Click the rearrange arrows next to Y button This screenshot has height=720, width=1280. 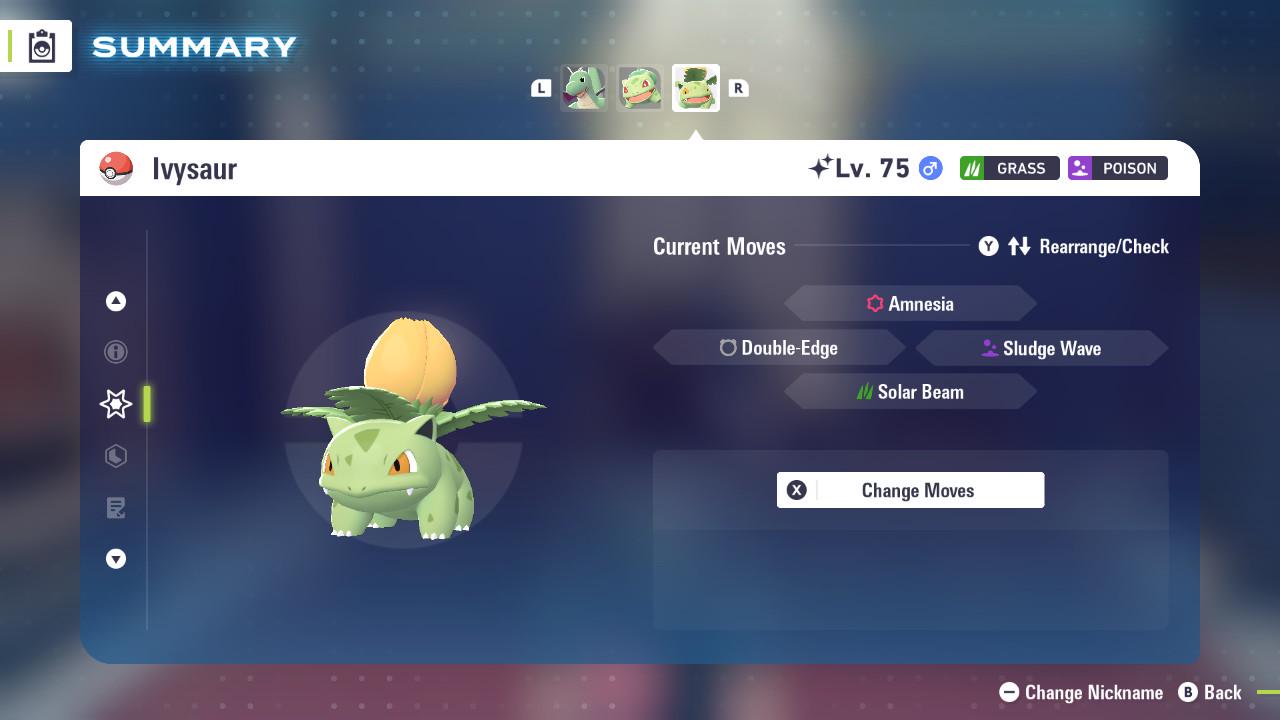1020,246
